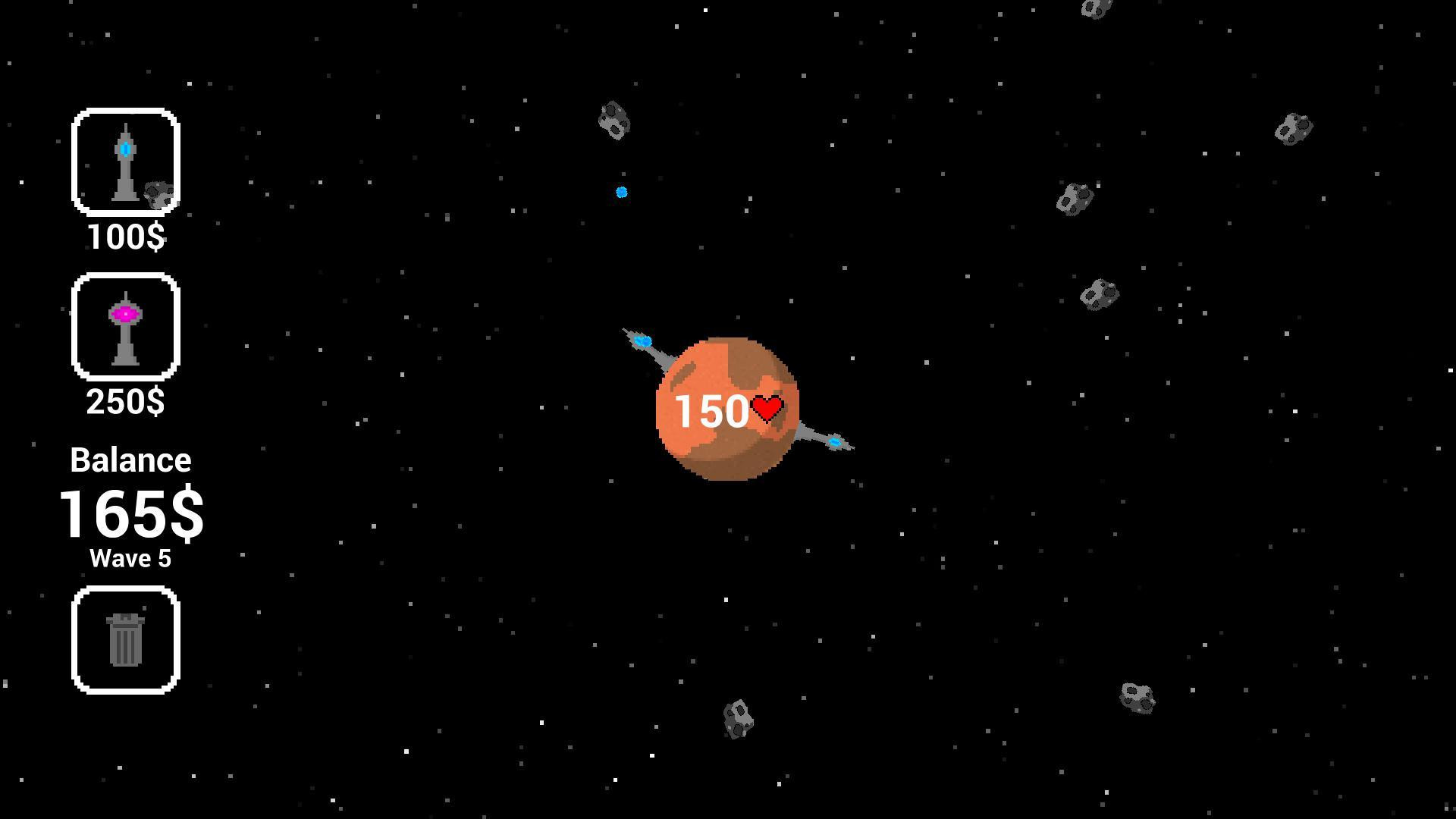This screenshot has height=819, width=1456.
Task: Click the Balance label
Action: (x=130, y=459)
